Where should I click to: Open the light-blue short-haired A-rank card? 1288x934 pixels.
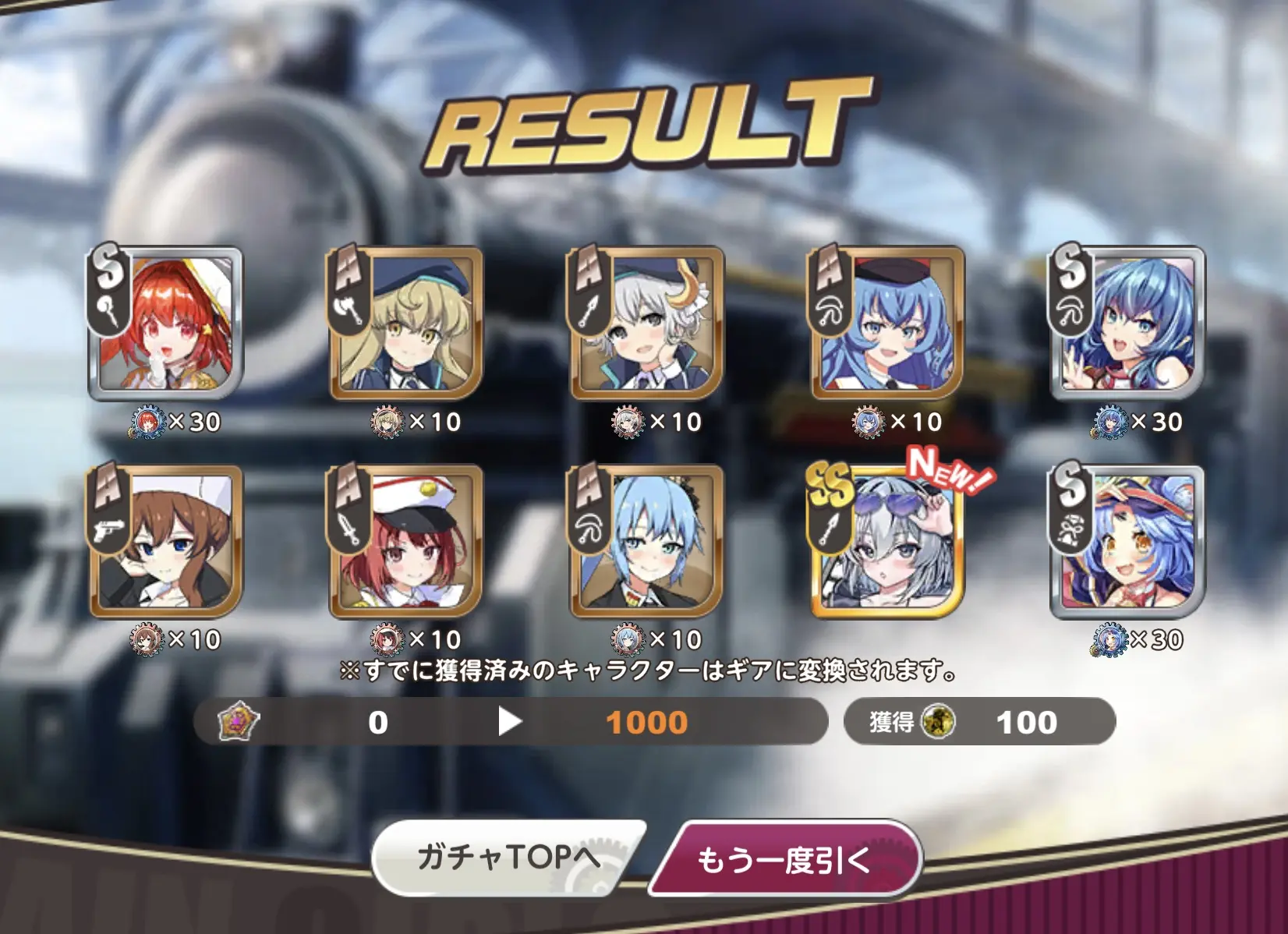pyautogui.click(x=646, y=542)
